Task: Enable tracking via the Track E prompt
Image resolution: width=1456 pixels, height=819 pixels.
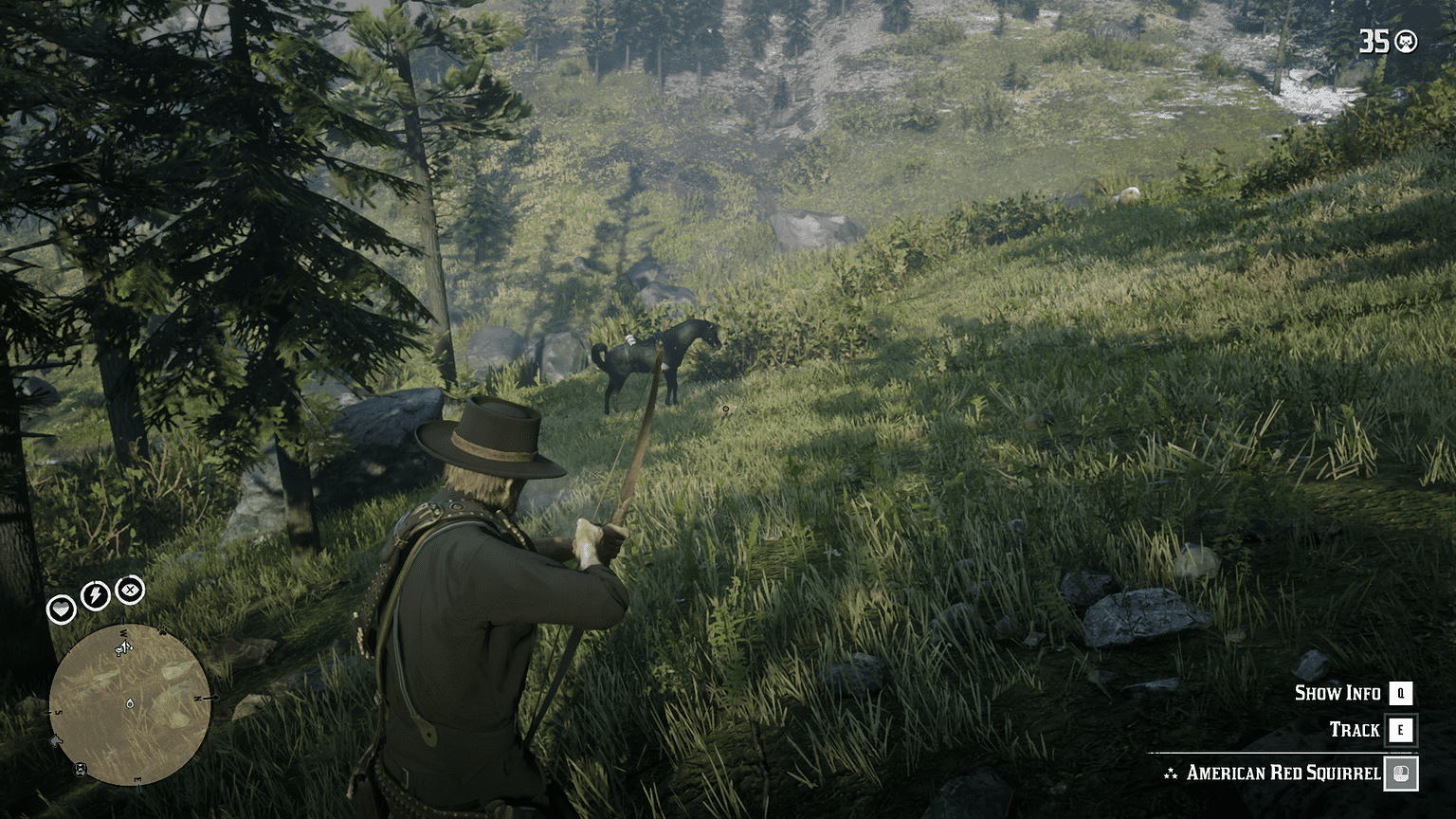Action: [x=1398, y=730]
